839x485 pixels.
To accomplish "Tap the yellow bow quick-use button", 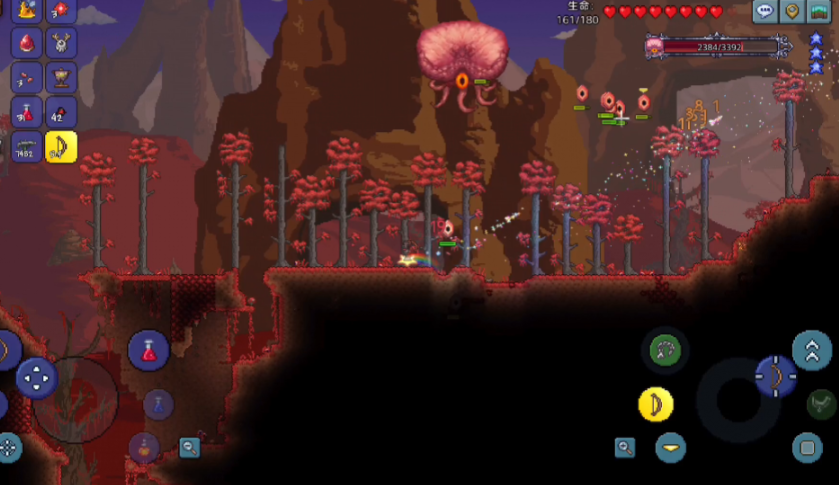I will pos(656,405).
